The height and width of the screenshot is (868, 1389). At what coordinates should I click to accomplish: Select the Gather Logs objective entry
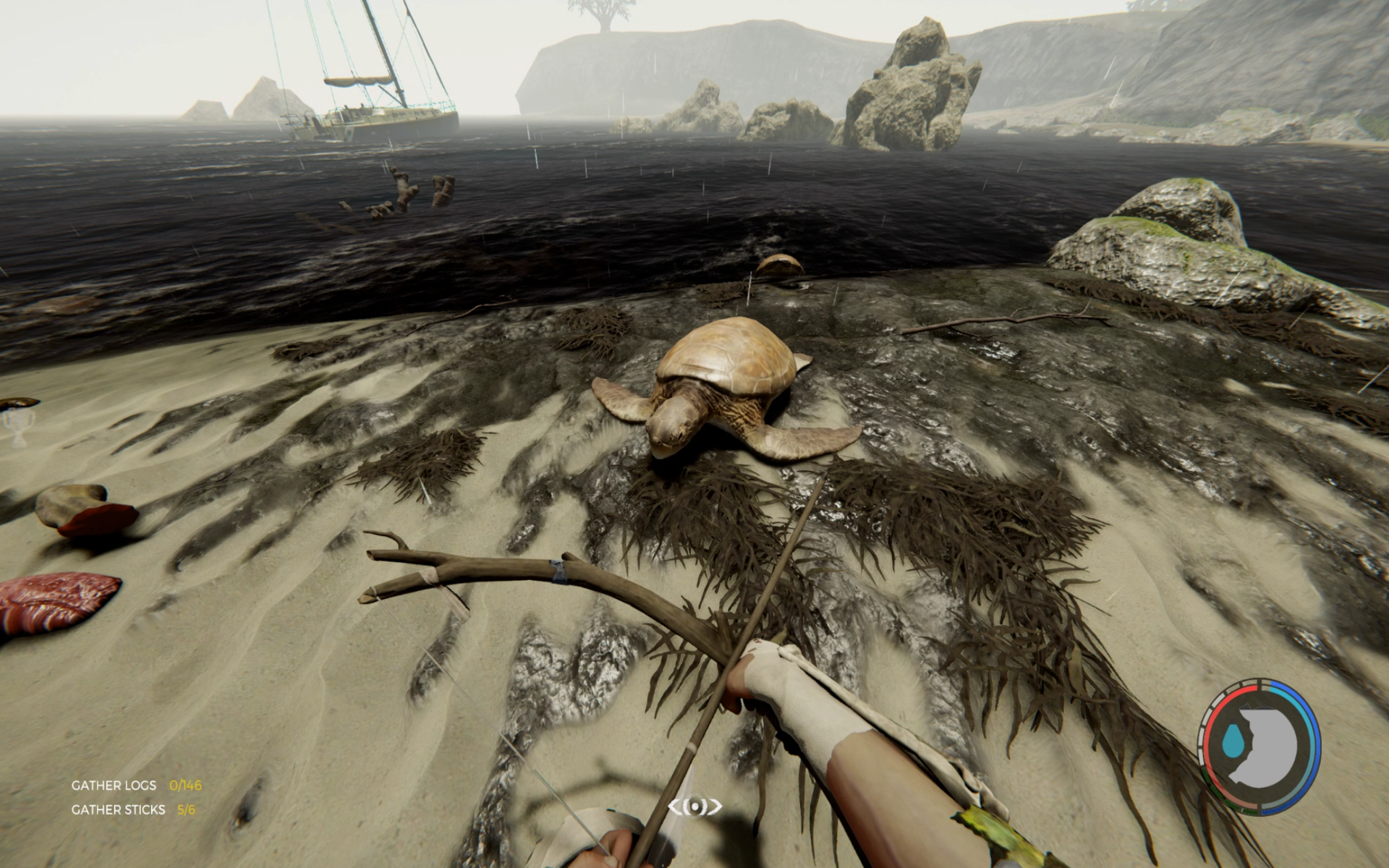136,785
